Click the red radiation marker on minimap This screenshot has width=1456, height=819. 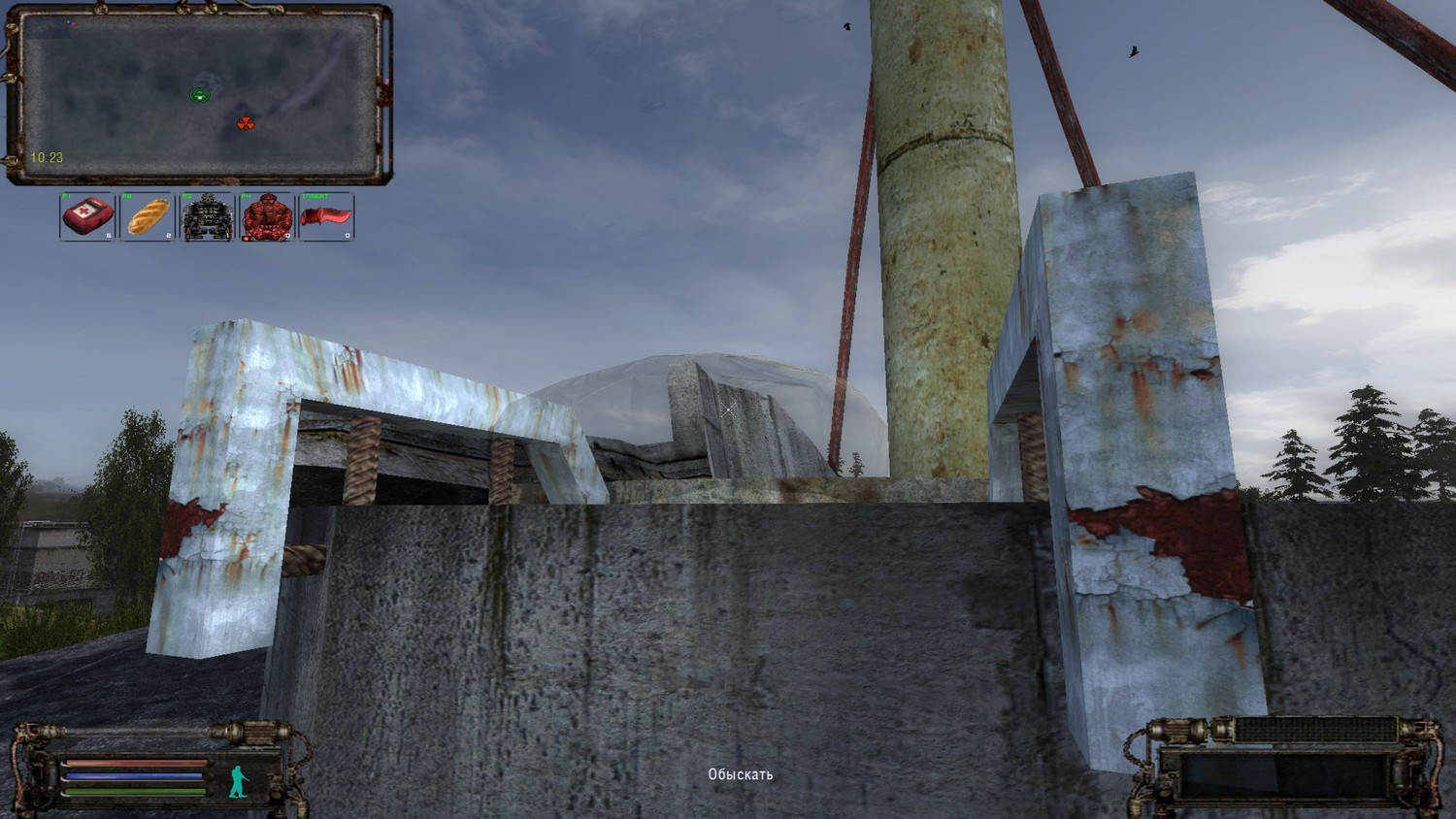pos(246,123)
